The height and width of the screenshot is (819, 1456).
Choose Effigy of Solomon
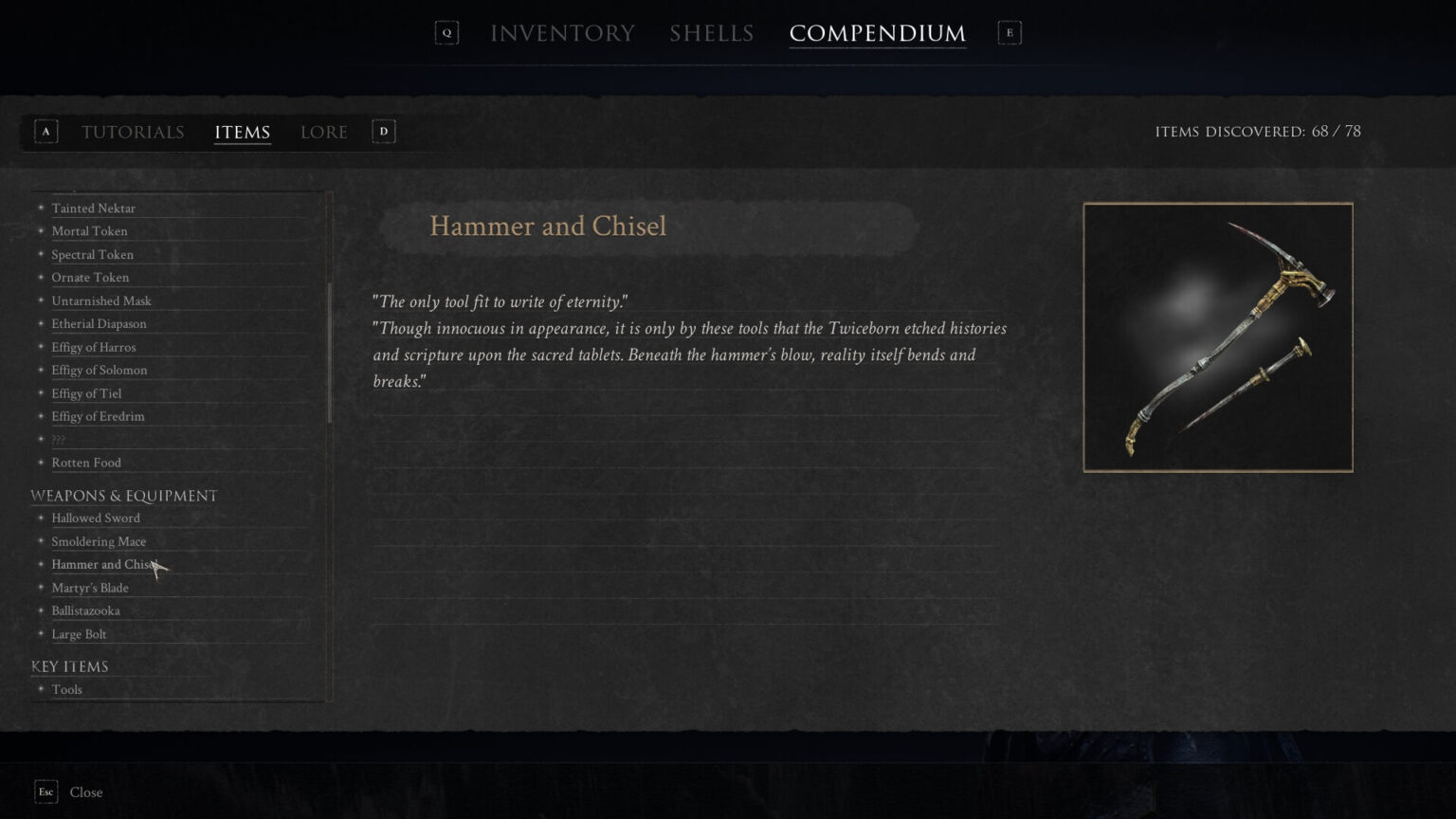coord(99,371)
